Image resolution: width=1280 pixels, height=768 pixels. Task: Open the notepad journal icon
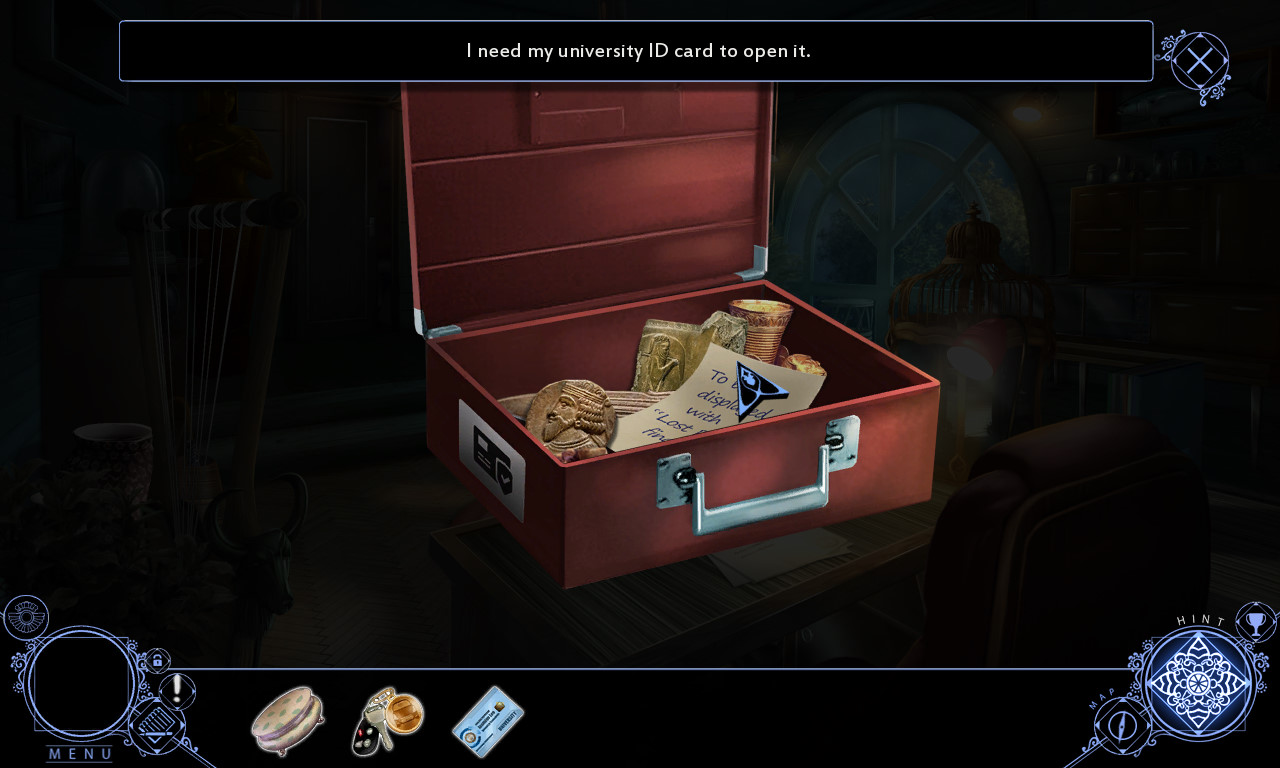pos(155,726)
